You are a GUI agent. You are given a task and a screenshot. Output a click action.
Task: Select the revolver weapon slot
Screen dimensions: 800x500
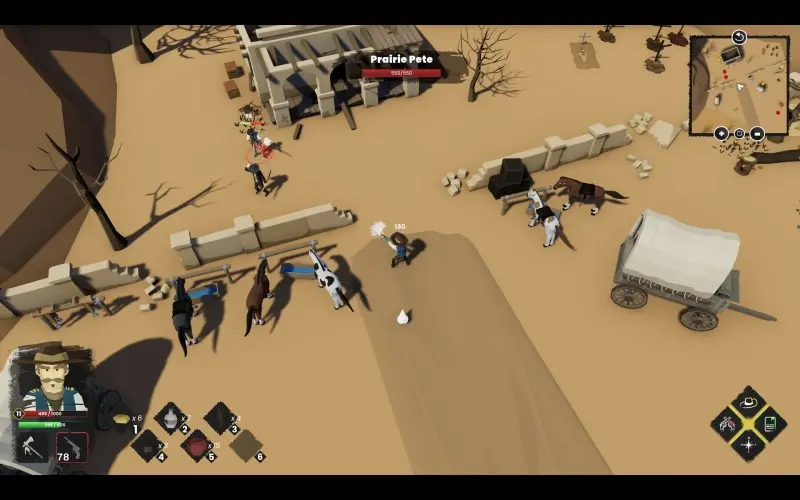coord(72,447)
